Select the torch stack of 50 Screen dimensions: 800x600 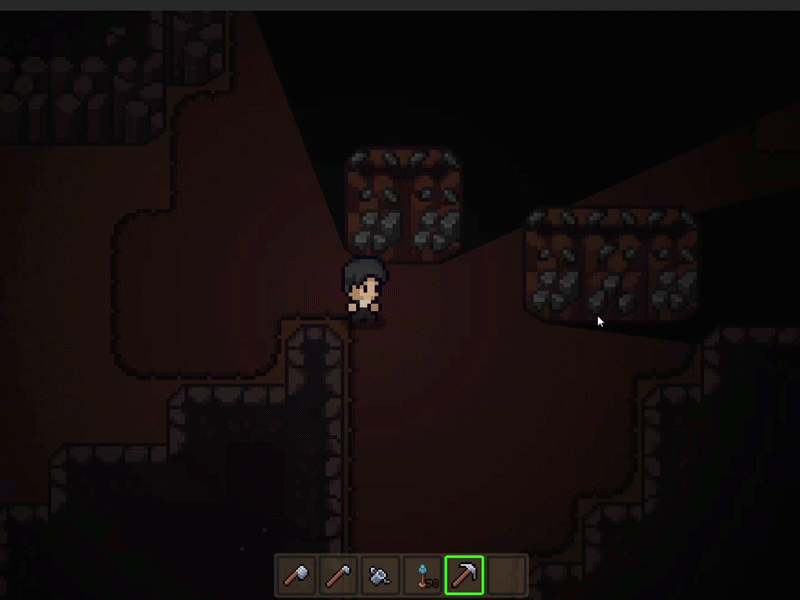coord(423,576)
